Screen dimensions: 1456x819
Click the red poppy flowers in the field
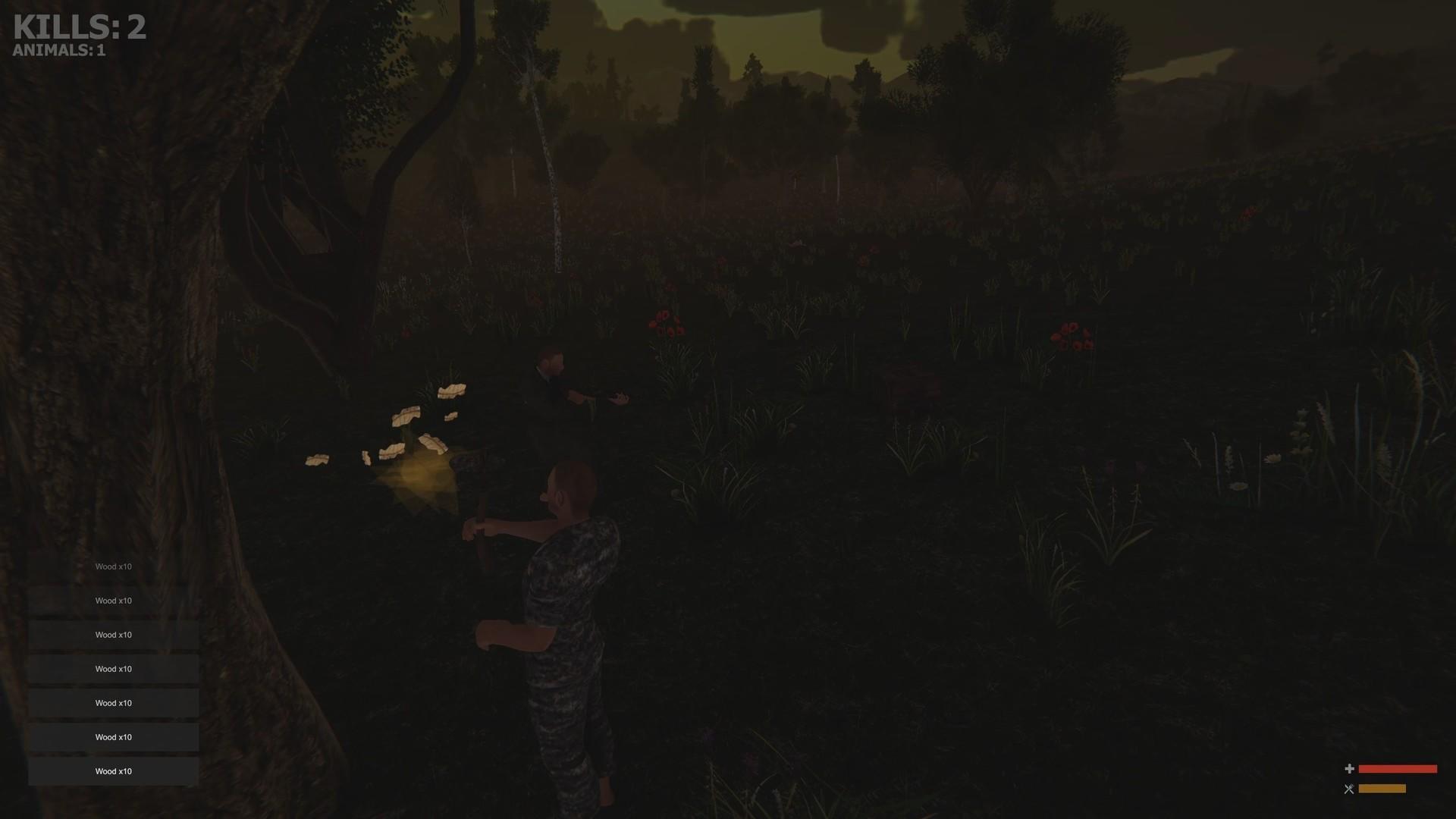point(667,322)
